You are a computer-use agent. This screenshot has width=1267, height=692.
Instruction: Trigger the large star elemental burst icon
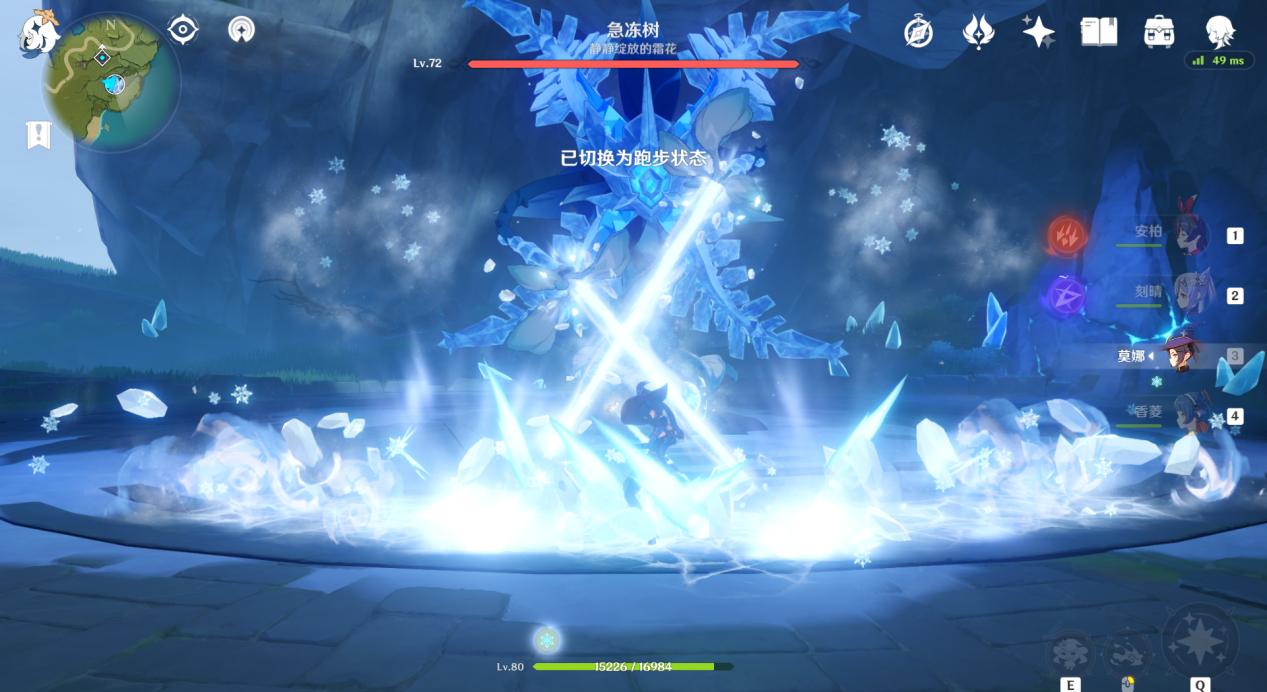pos(1200,640)
